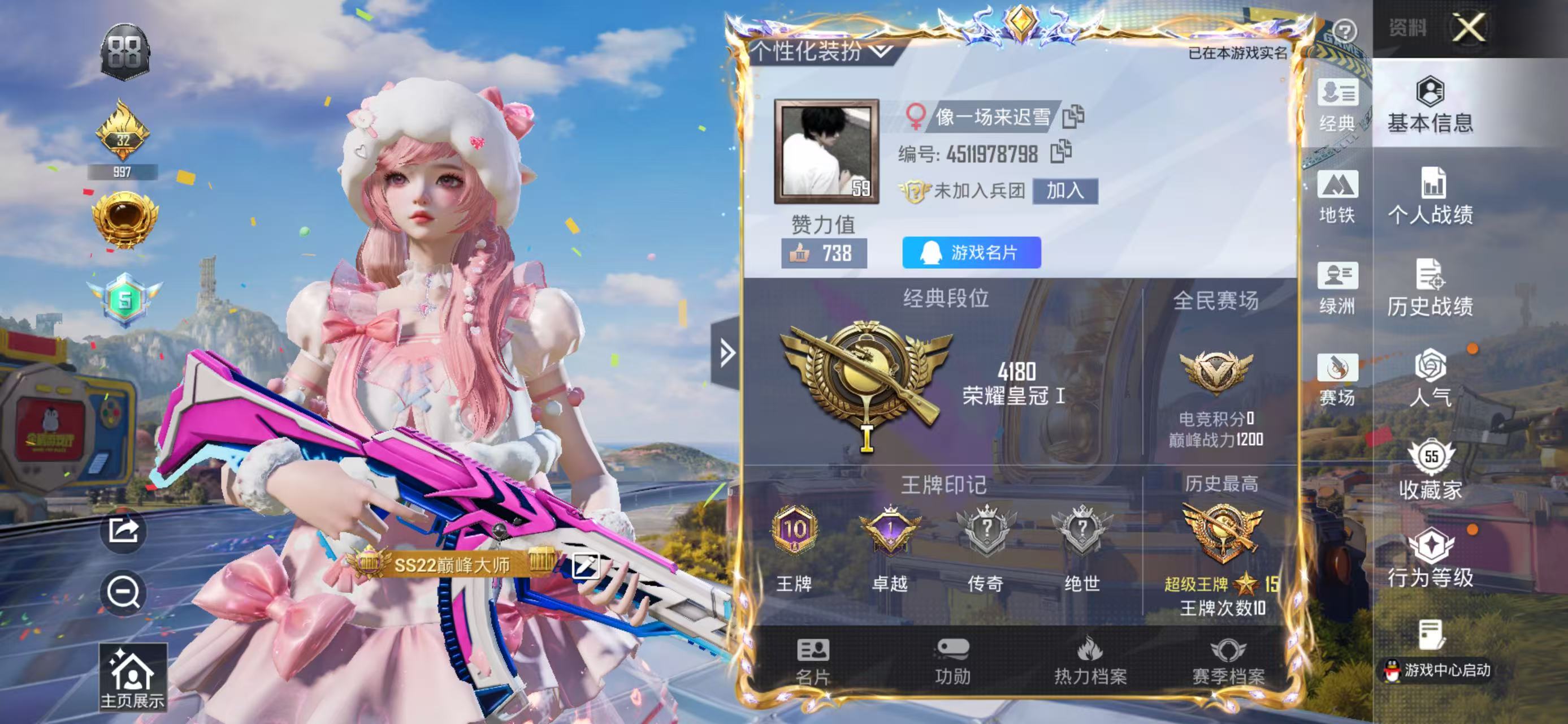Image resolution: width=1568 pixels, height=724 pixels.
Task: Open the 行为等级 behavior level tab
Action: tap(1431, 558)
